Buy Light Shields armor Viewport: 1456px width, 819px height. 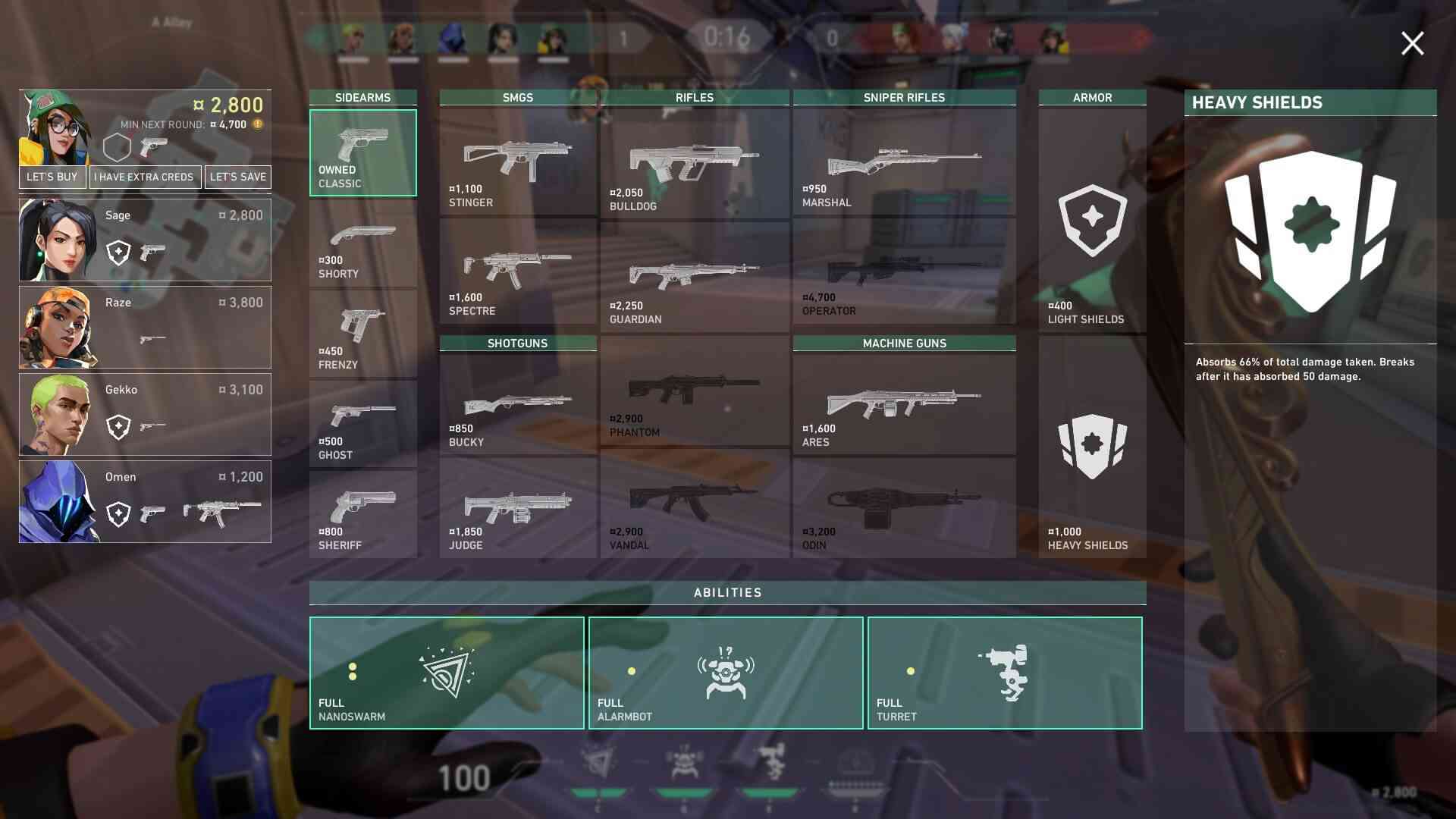point(1092,221)
